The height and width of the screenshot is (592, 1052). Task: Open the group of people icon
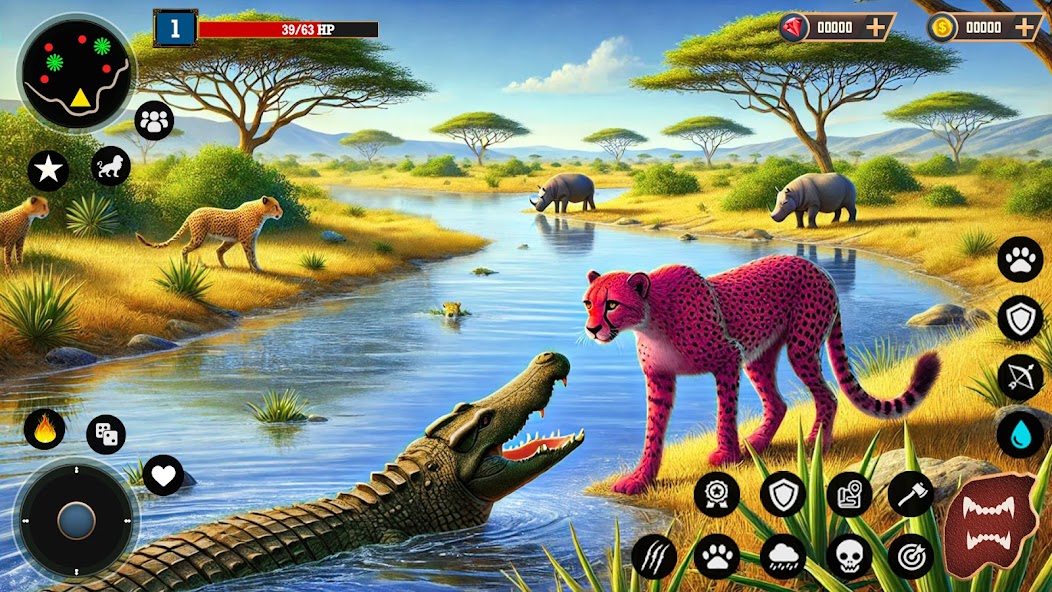pyautogui.click(x=153, y=121)
